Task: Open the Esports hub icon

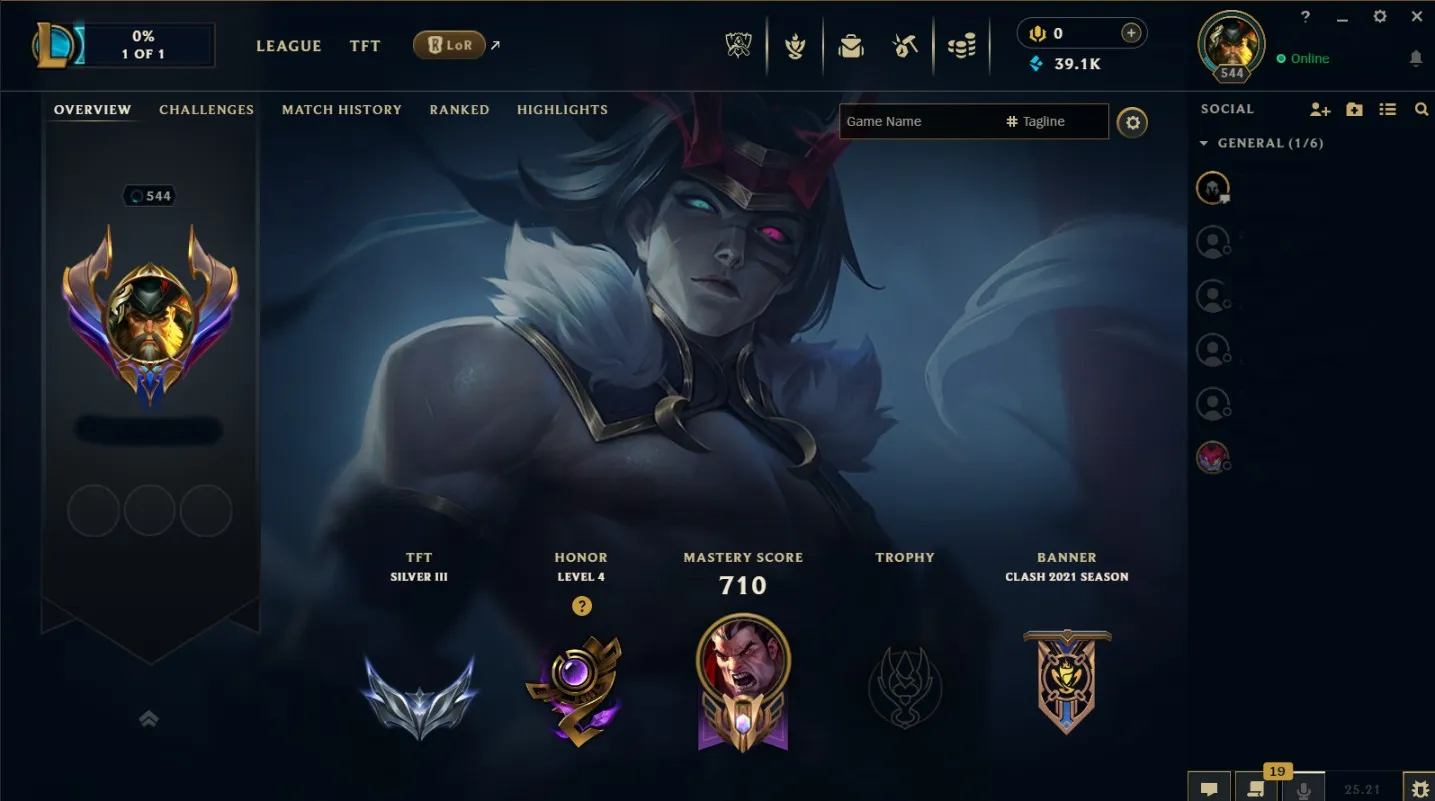Action: 739,45
